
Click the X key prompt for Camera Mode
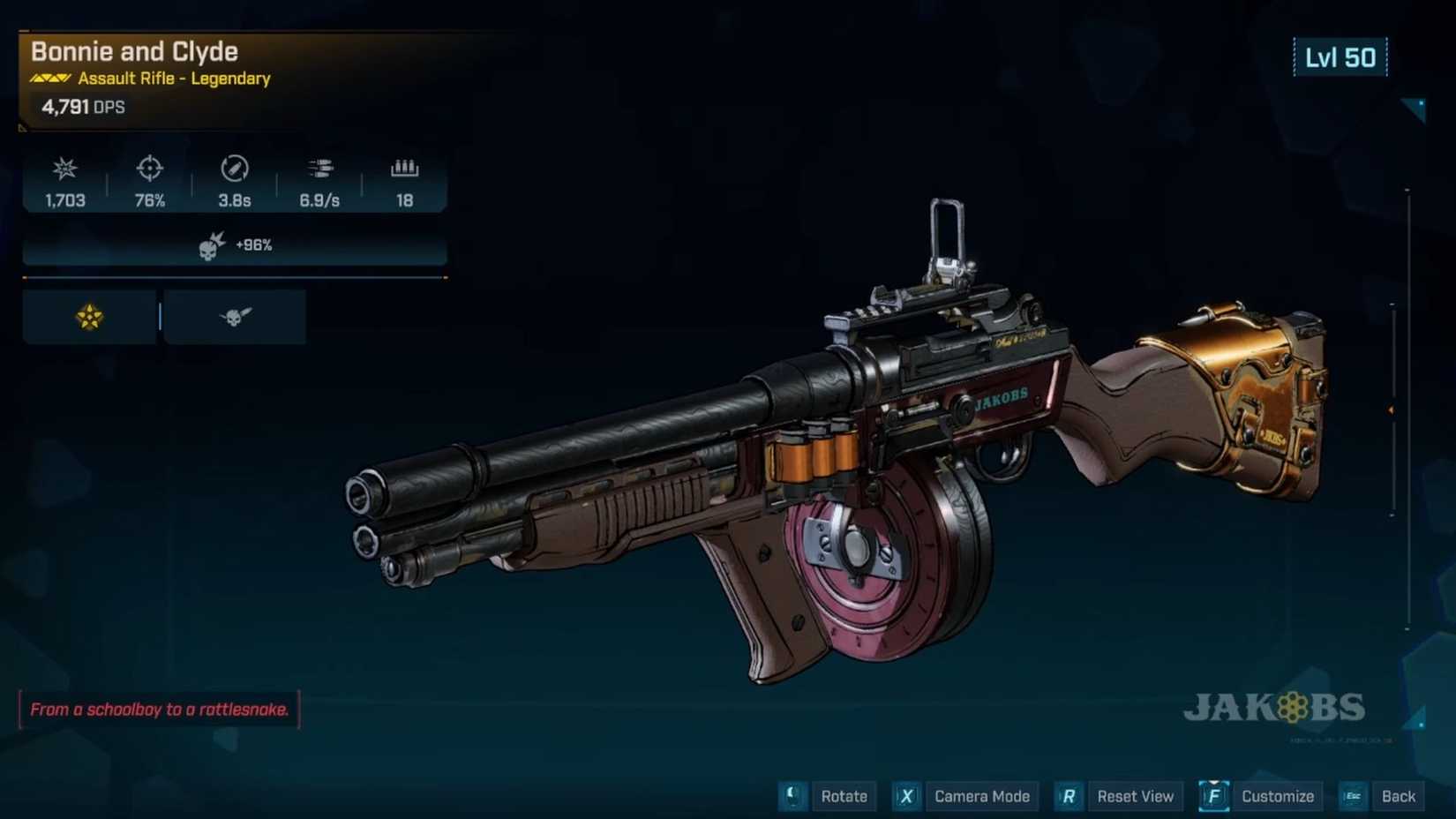tap(905, 796)
